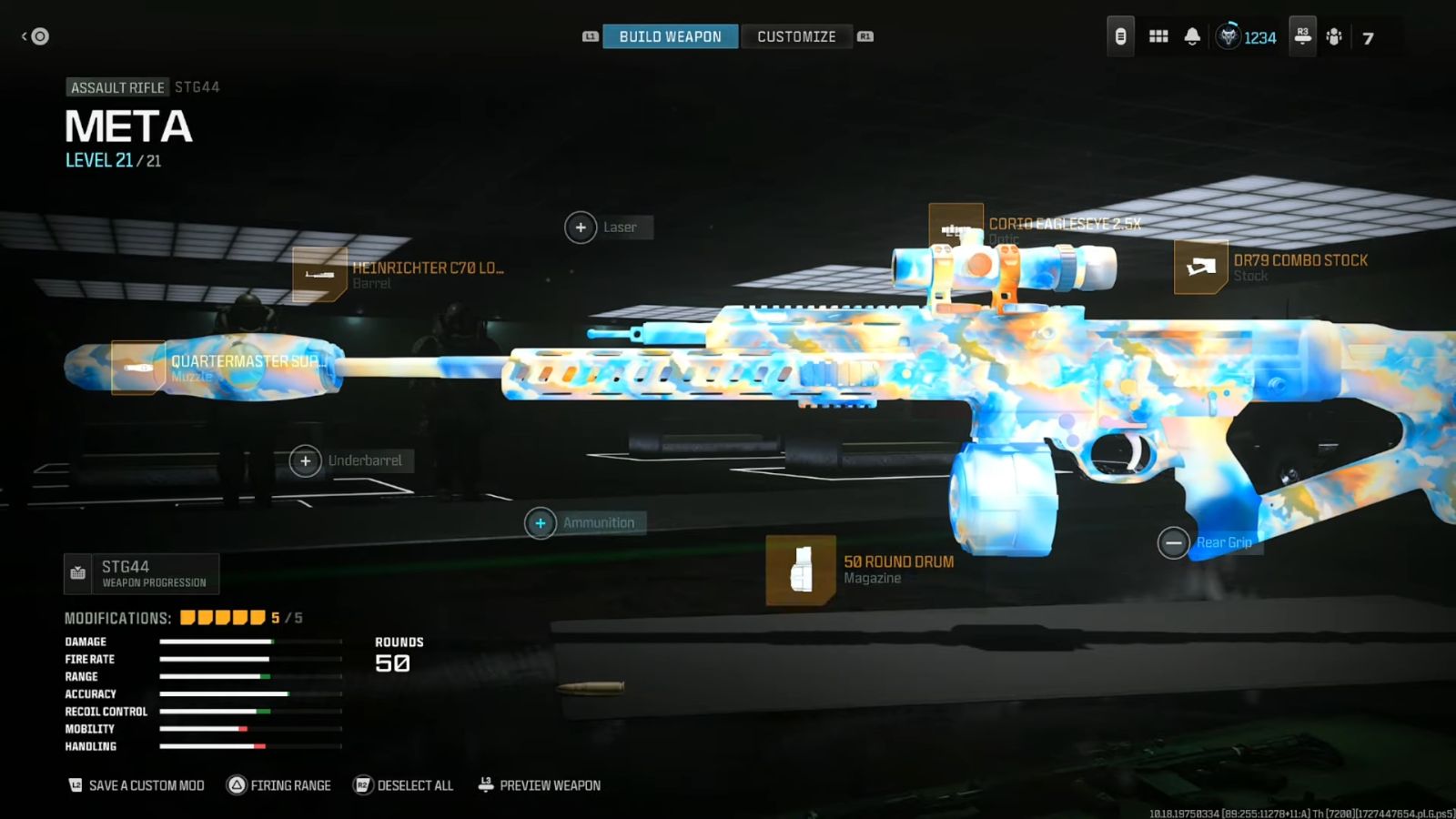Select the Build Weapon tab
This screenshot has height=819, width=1456.
[670, 36]
